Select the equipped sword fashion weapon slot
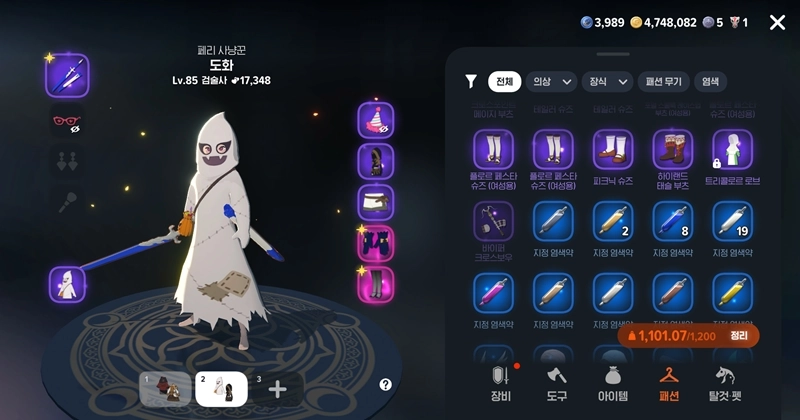 click(67, 75)
